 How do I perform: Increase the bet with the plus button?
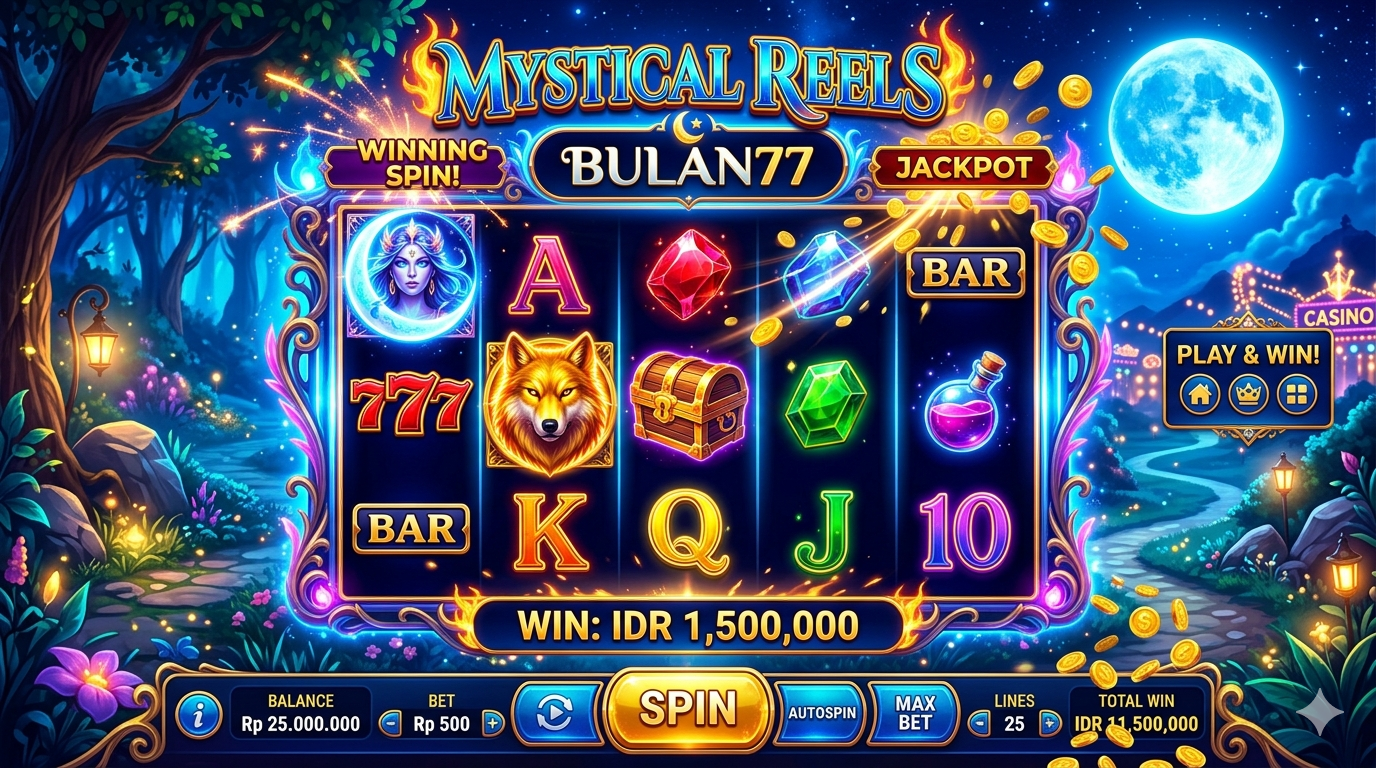pyautogui.click(x=492, y=723)
